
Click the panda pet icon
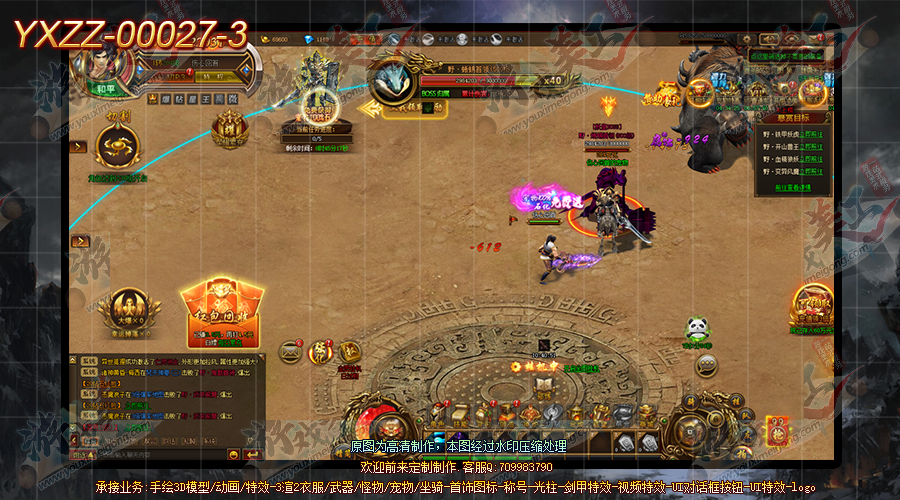(x=697, y=328)
